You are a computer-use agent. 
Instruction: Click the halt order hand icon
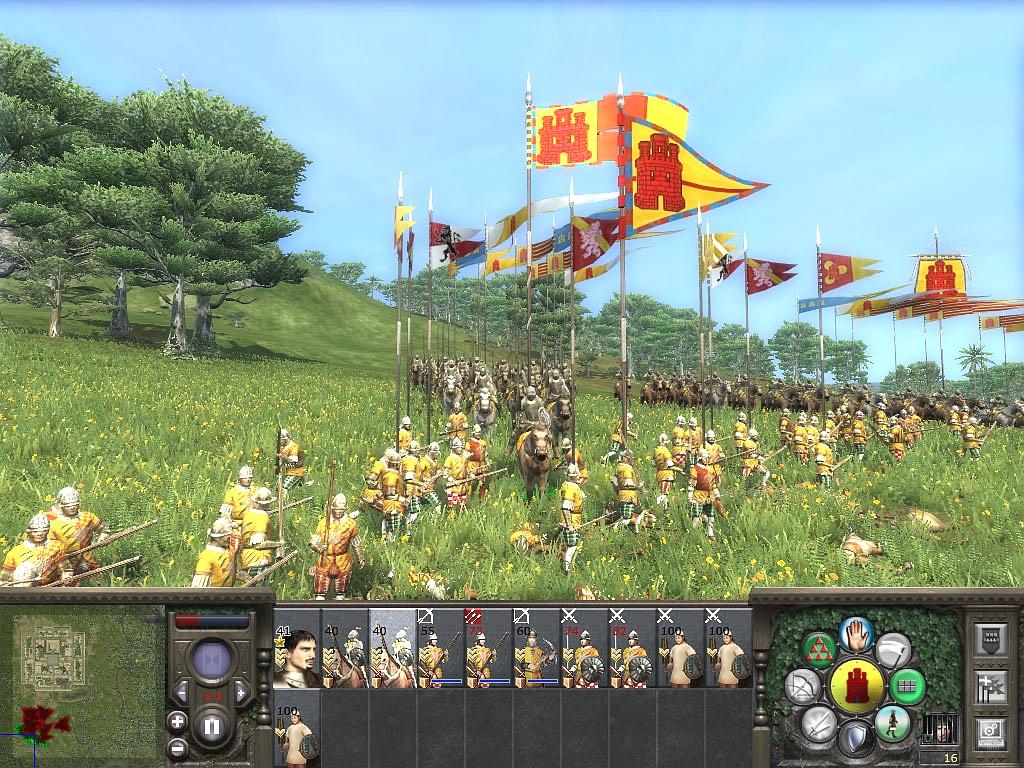(x=857, y=631)
